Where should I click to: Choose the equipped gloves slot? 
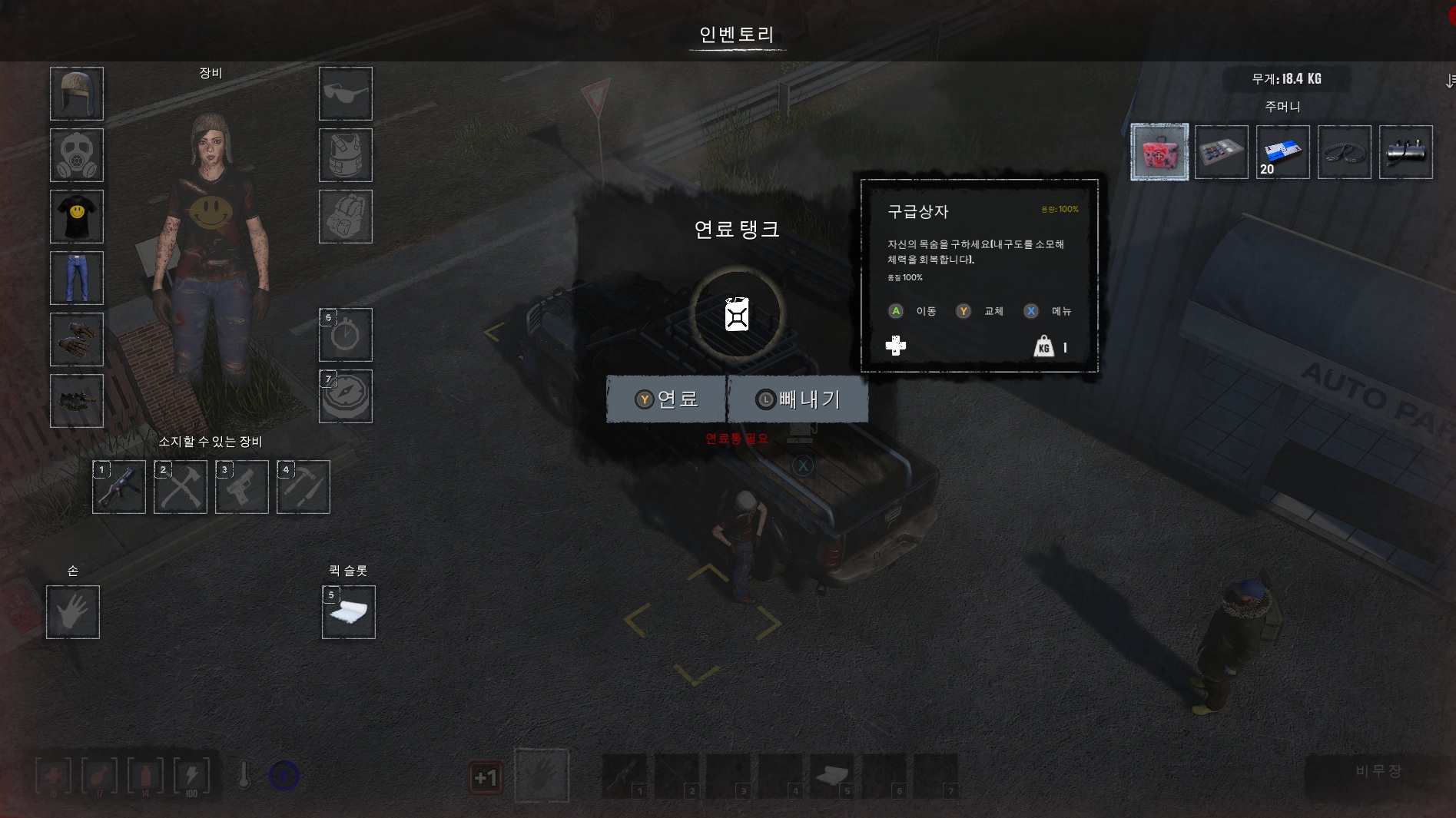pos(77,339)
